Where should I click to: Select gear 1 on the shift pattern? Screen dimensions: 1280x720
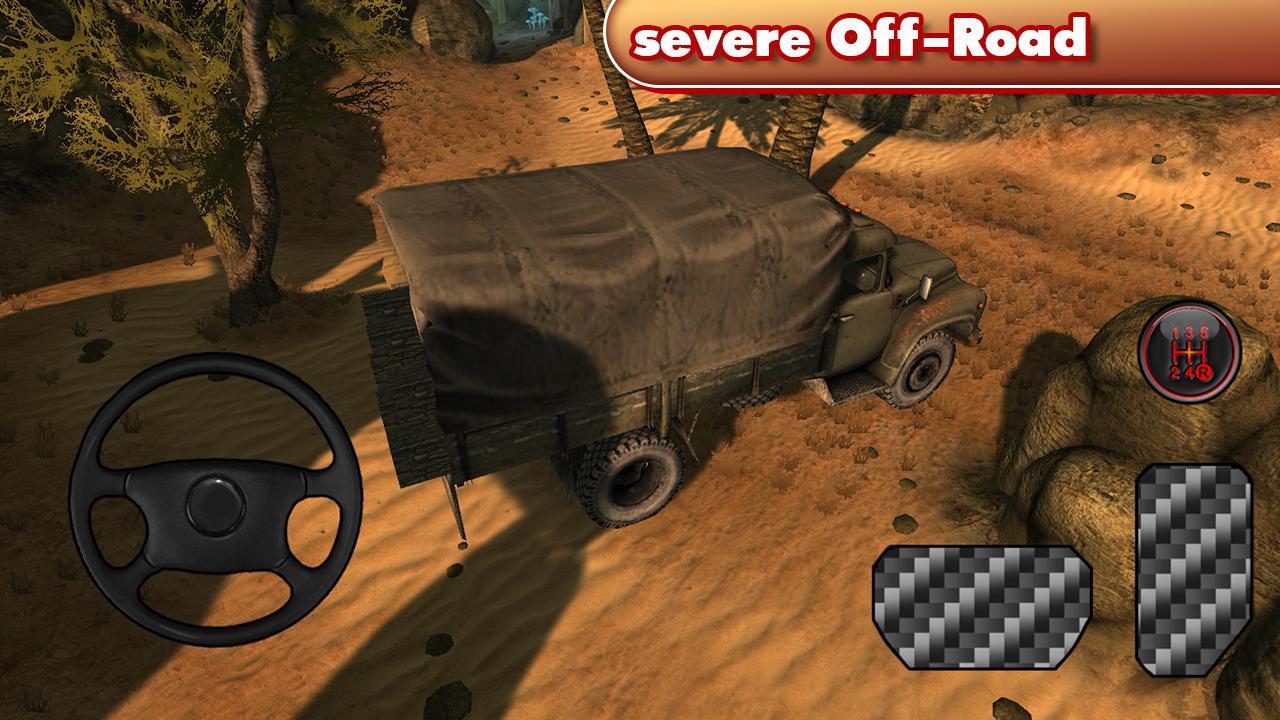(x=1174, y=330)
